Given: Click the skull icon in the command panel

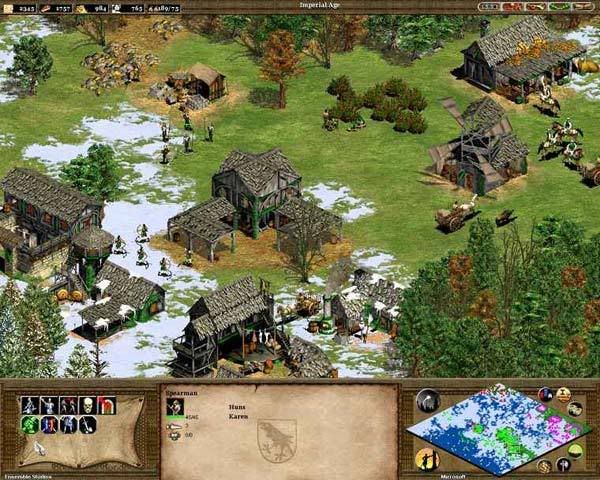Looking at the screenshot, I should tap(88, 405).
